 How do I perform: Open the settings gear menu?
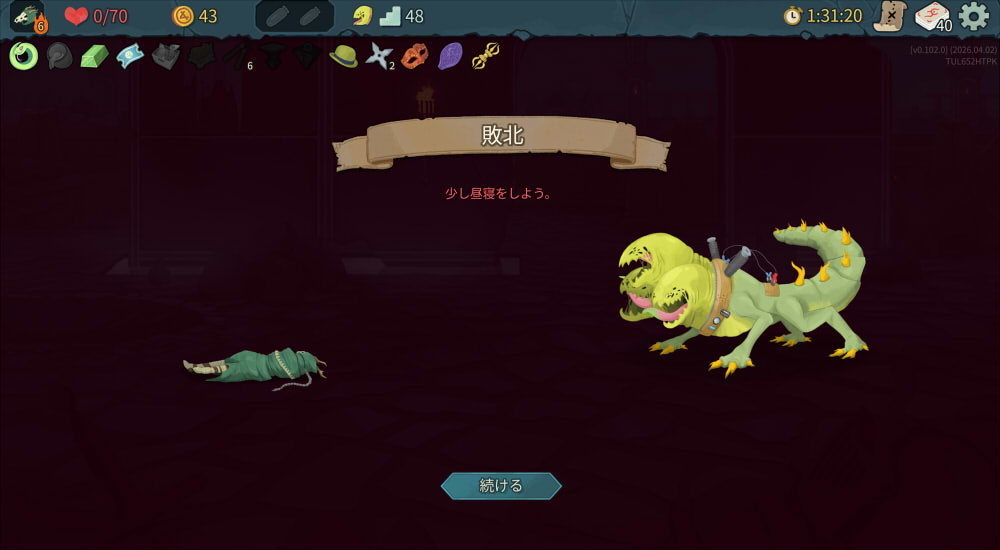coord(973,16)
